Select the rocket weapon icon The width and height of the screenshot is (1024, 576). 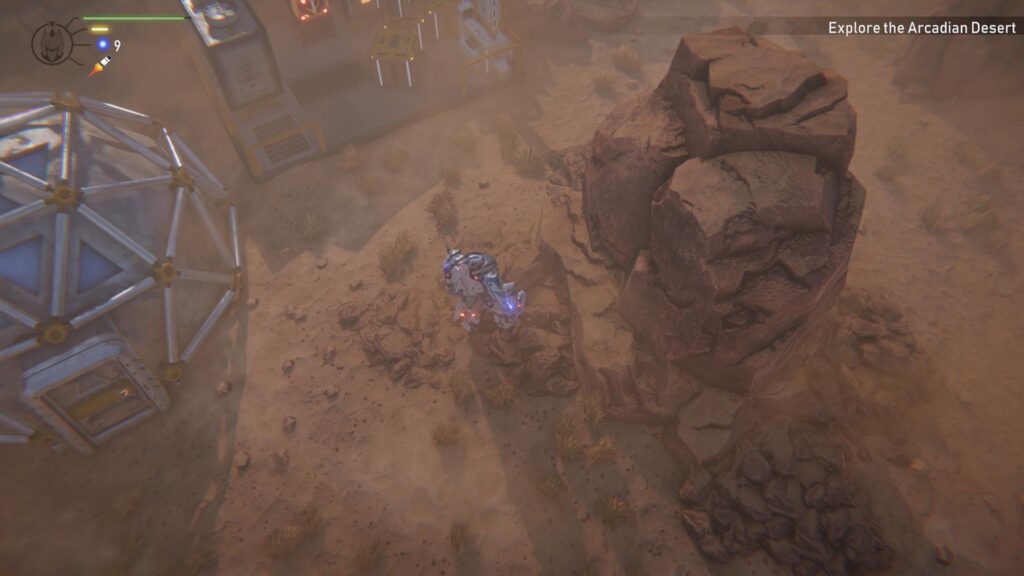(x=99, y=66)
